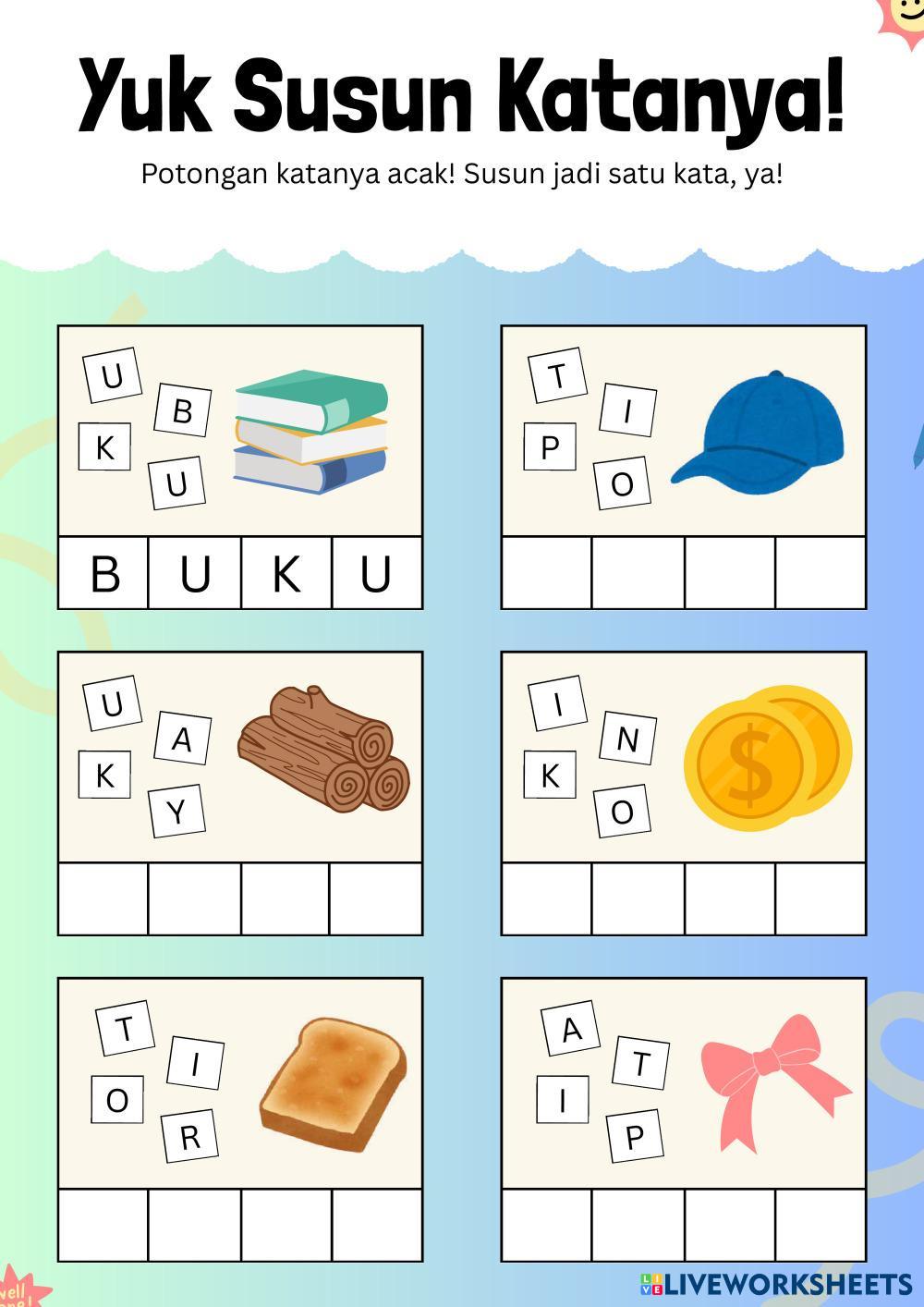Select the B letter tile beside the books
924x1307 pixels.
182,409
